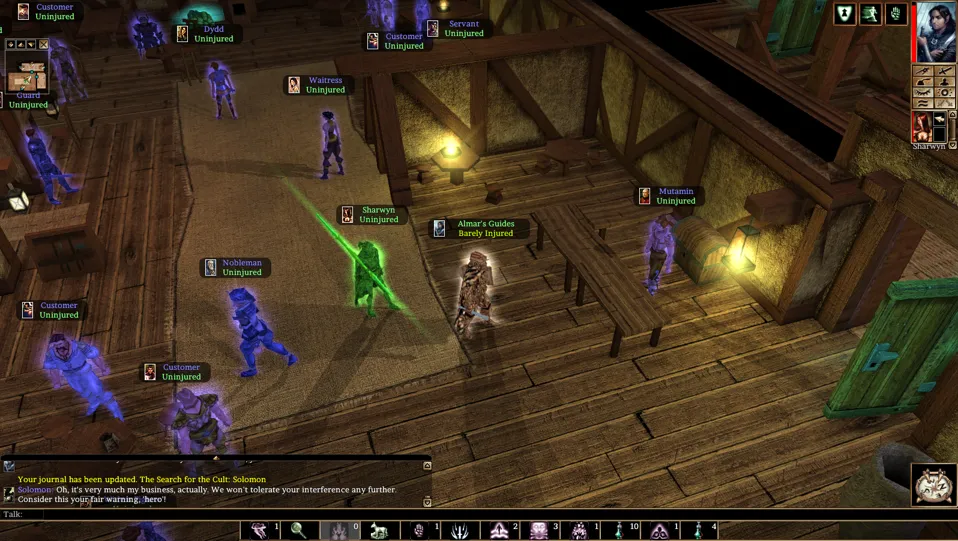This screenshot has width=958, height=541.
Task: Click the open hand mode icon
Action: [x=896, y=14]
